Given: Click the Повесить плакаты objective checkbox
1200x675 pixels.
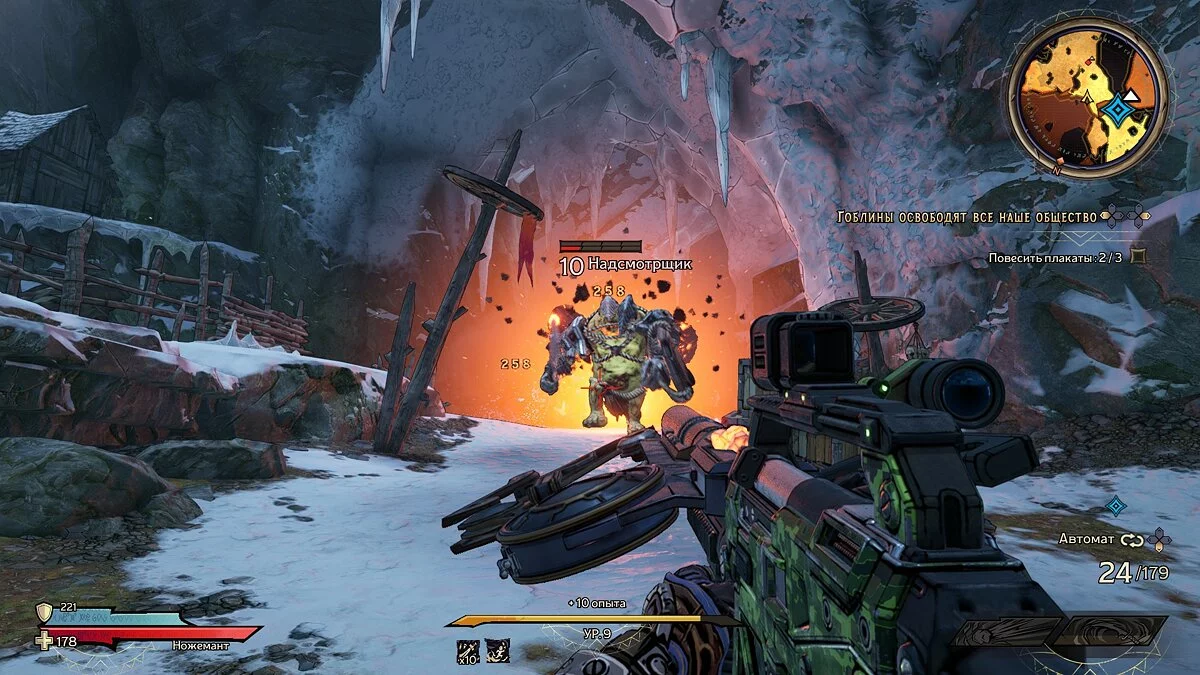Looking at the screenshot, I should (1137, 257).
